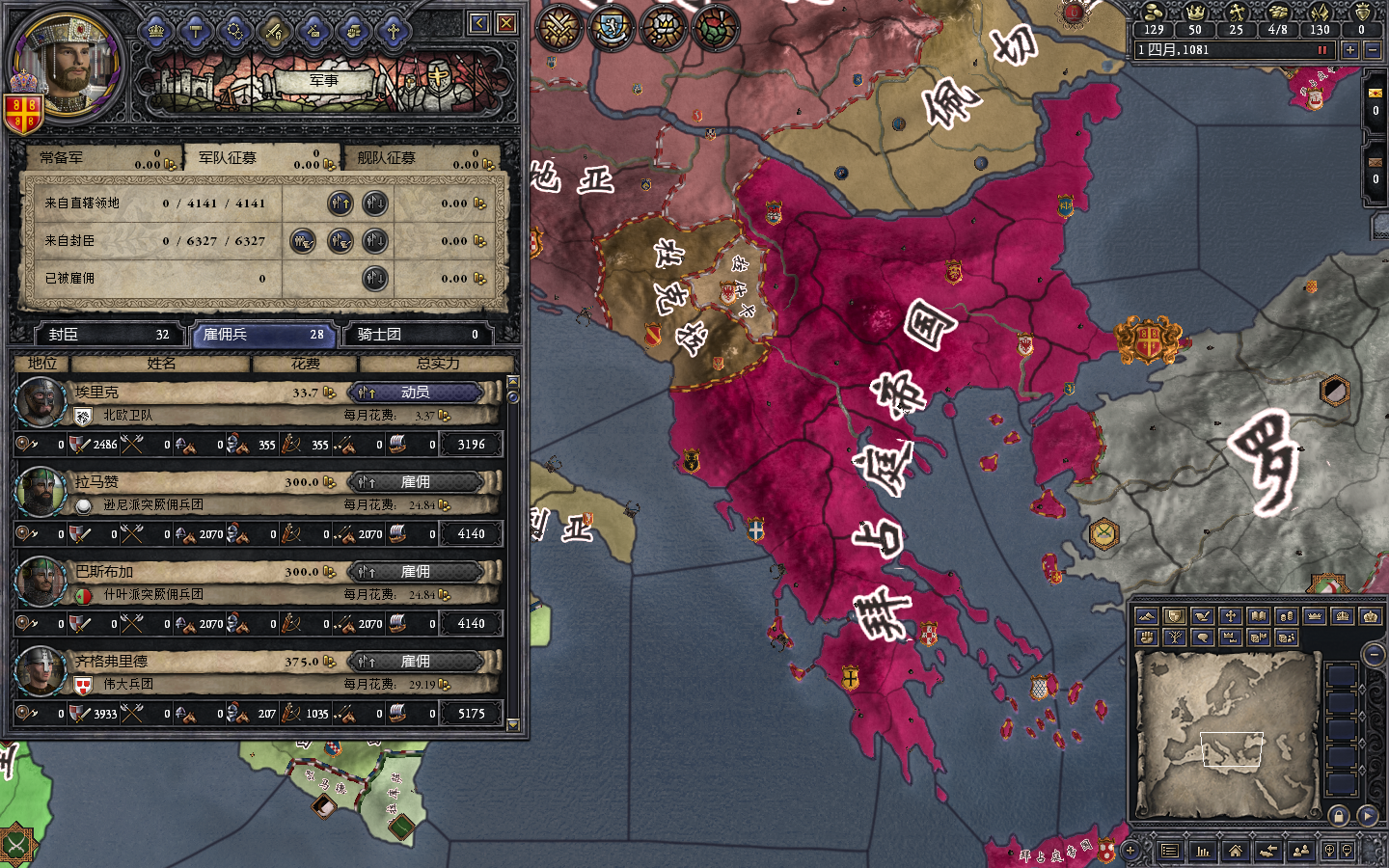The height and width of the screenshot is (868, 1389).
Task: Toggle the revolt risk fist map mode
Action: (1146, 637)
